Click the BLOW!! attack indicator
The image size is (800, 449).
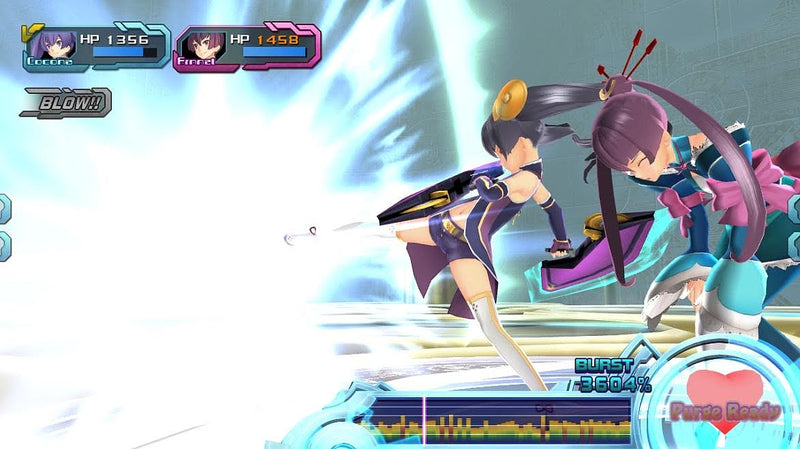(67, 101)
